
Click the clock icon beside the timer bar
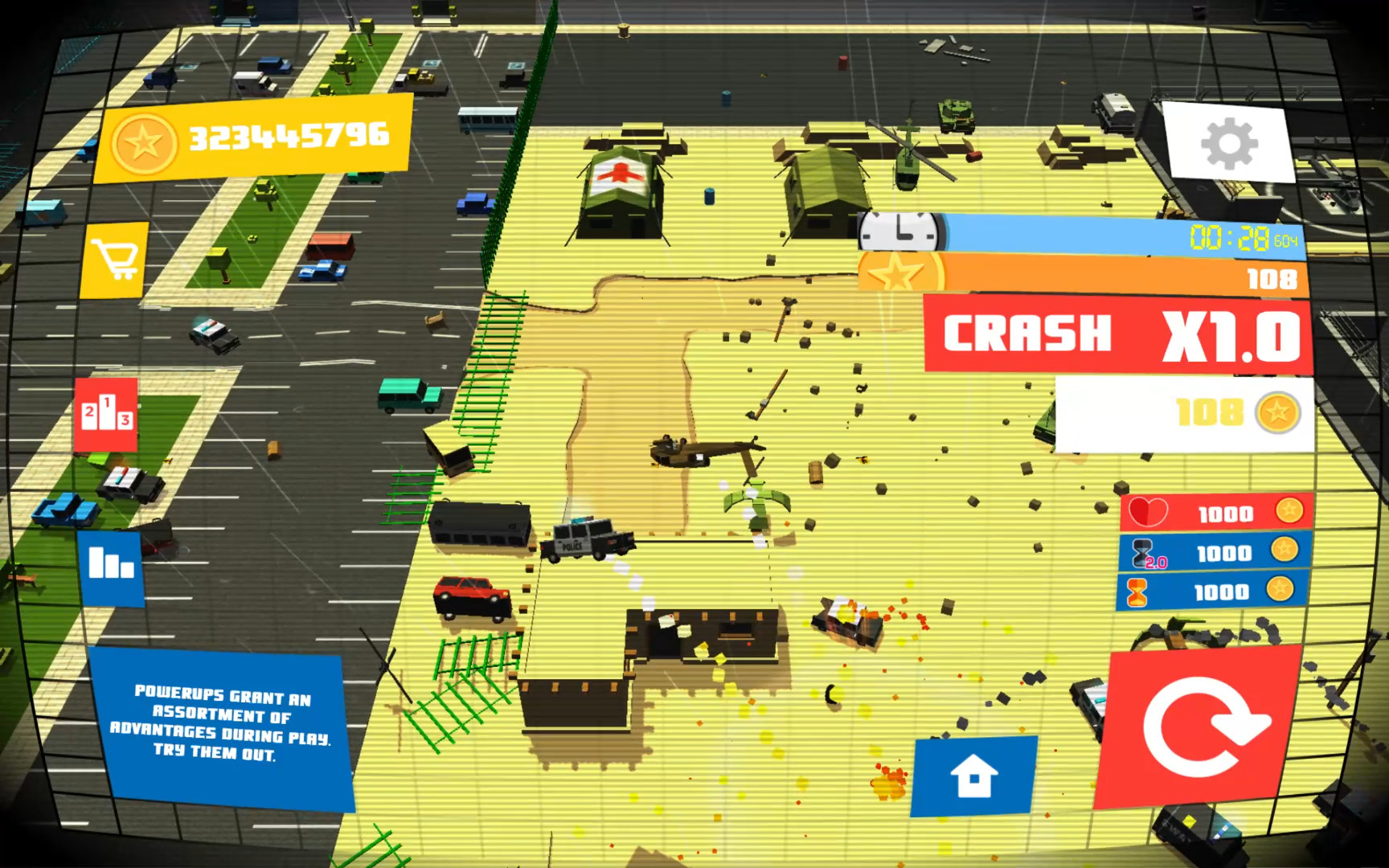pos(899,231)
